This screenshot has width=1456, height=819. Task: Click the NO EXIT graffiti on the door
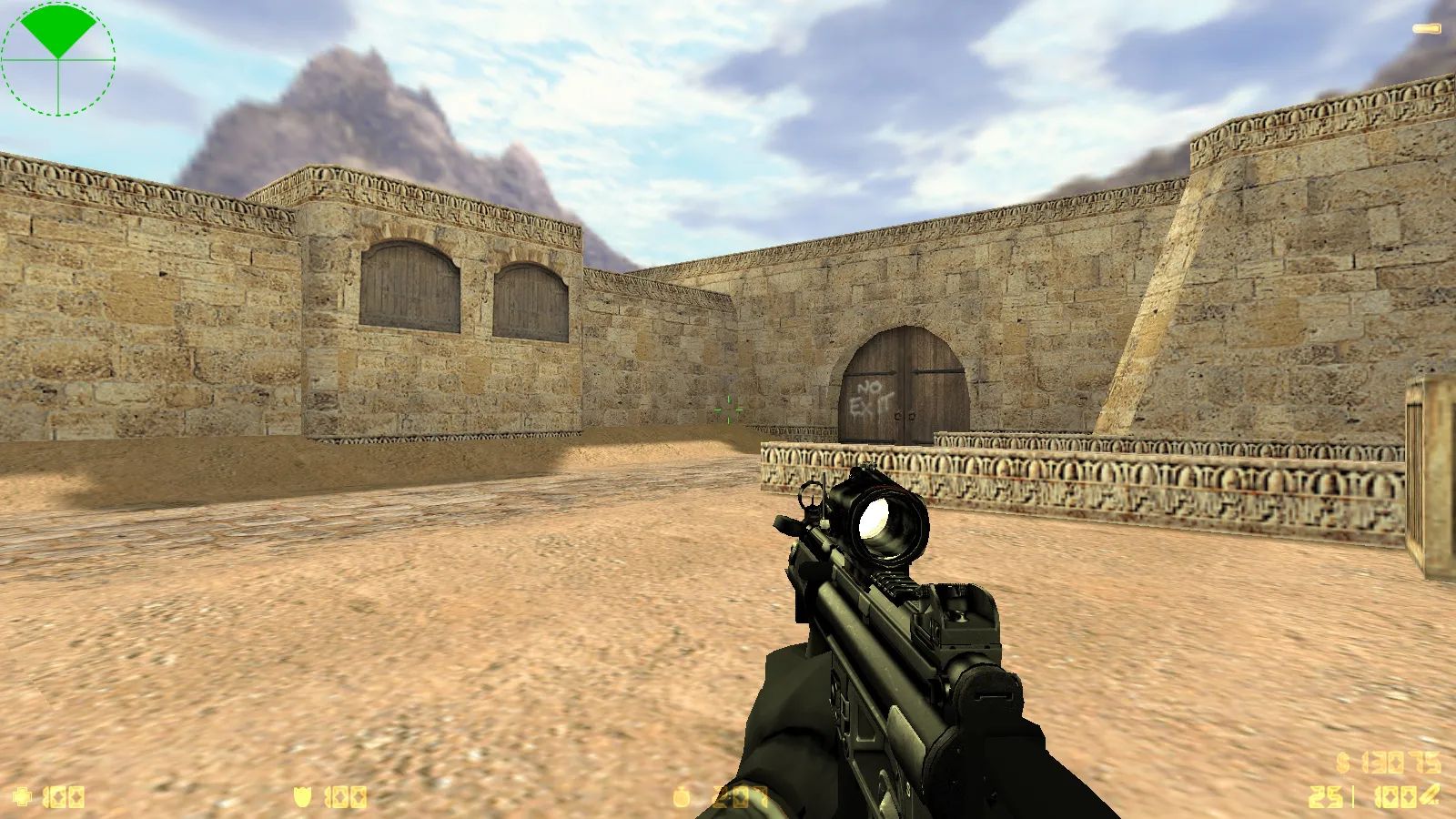point(870,398)
